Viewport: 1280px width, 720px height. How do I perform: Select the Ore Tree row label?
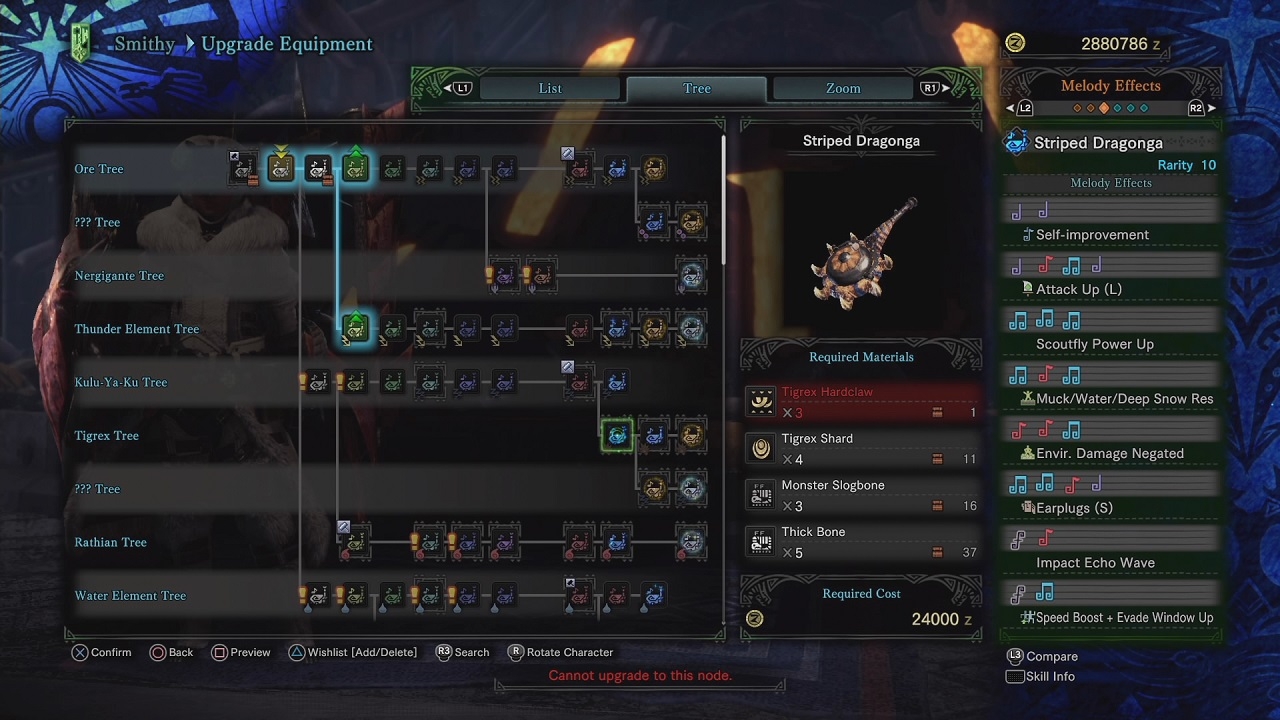[99, 169]
